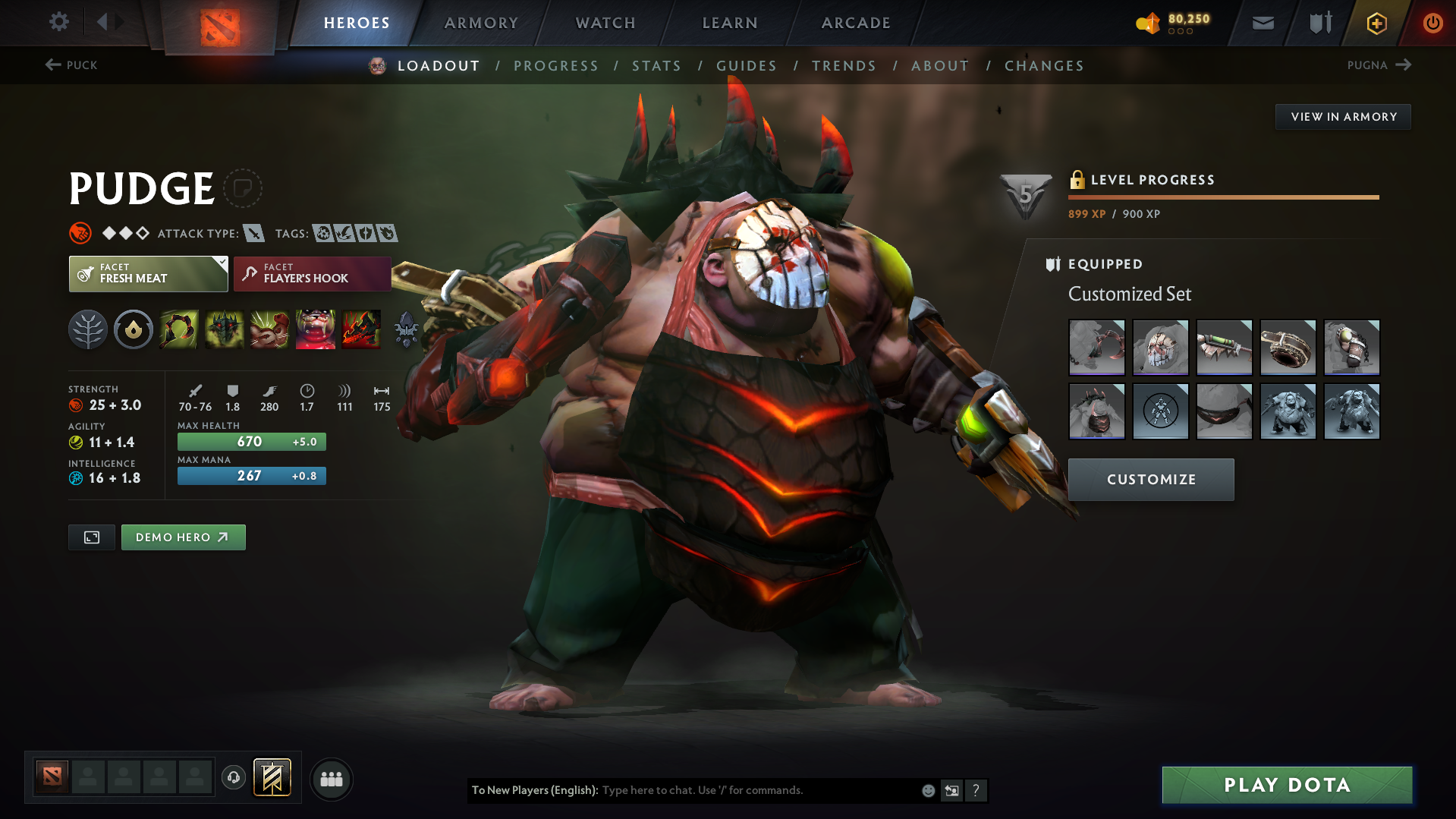Open the channel switcher arrow beside the chat
This screenshot has width=1456, height=819.
click(952, 790)
